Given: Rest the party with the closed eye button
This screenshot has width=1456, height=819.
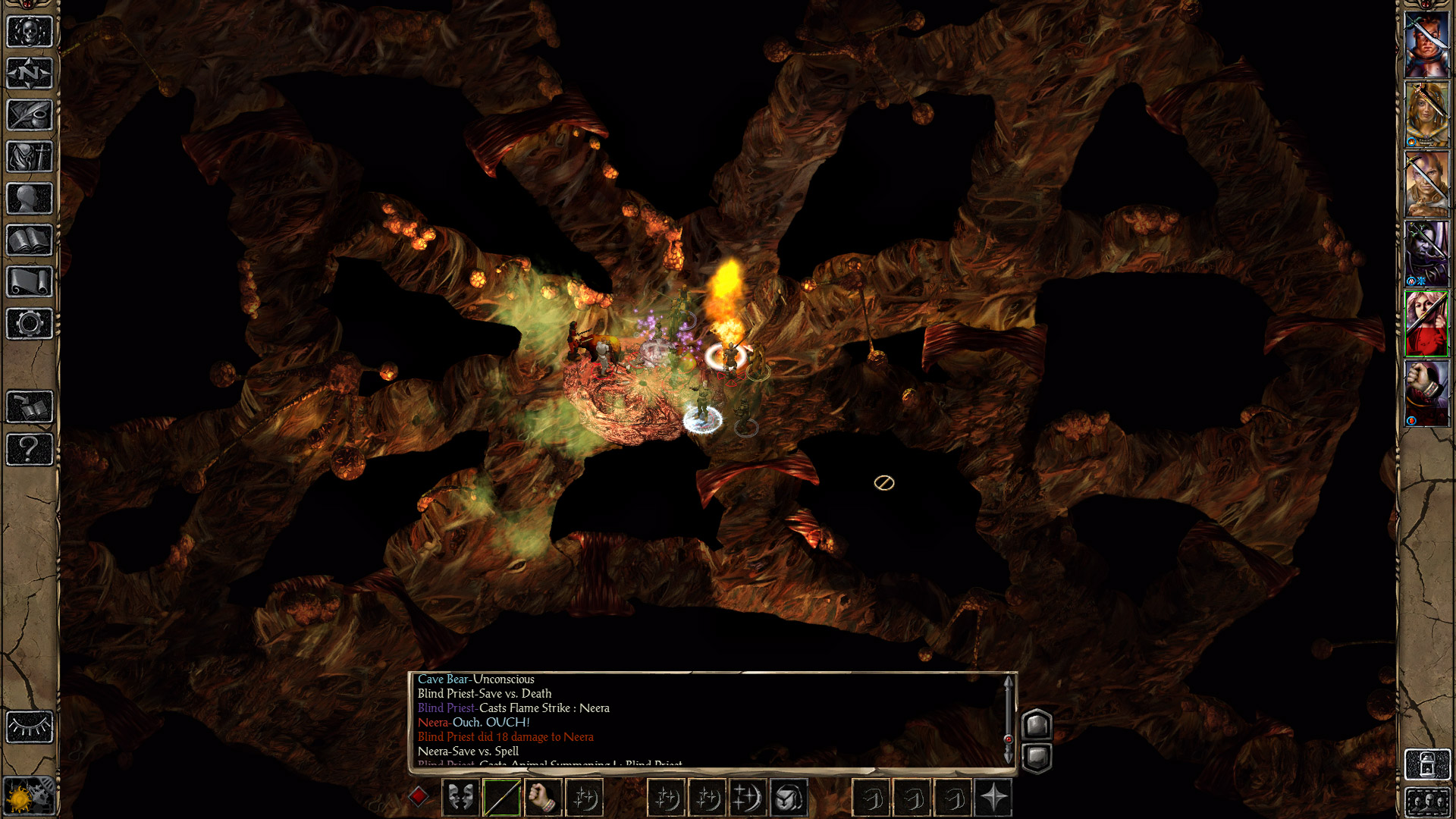Looking at the screenshot, I should pos(30,727).
